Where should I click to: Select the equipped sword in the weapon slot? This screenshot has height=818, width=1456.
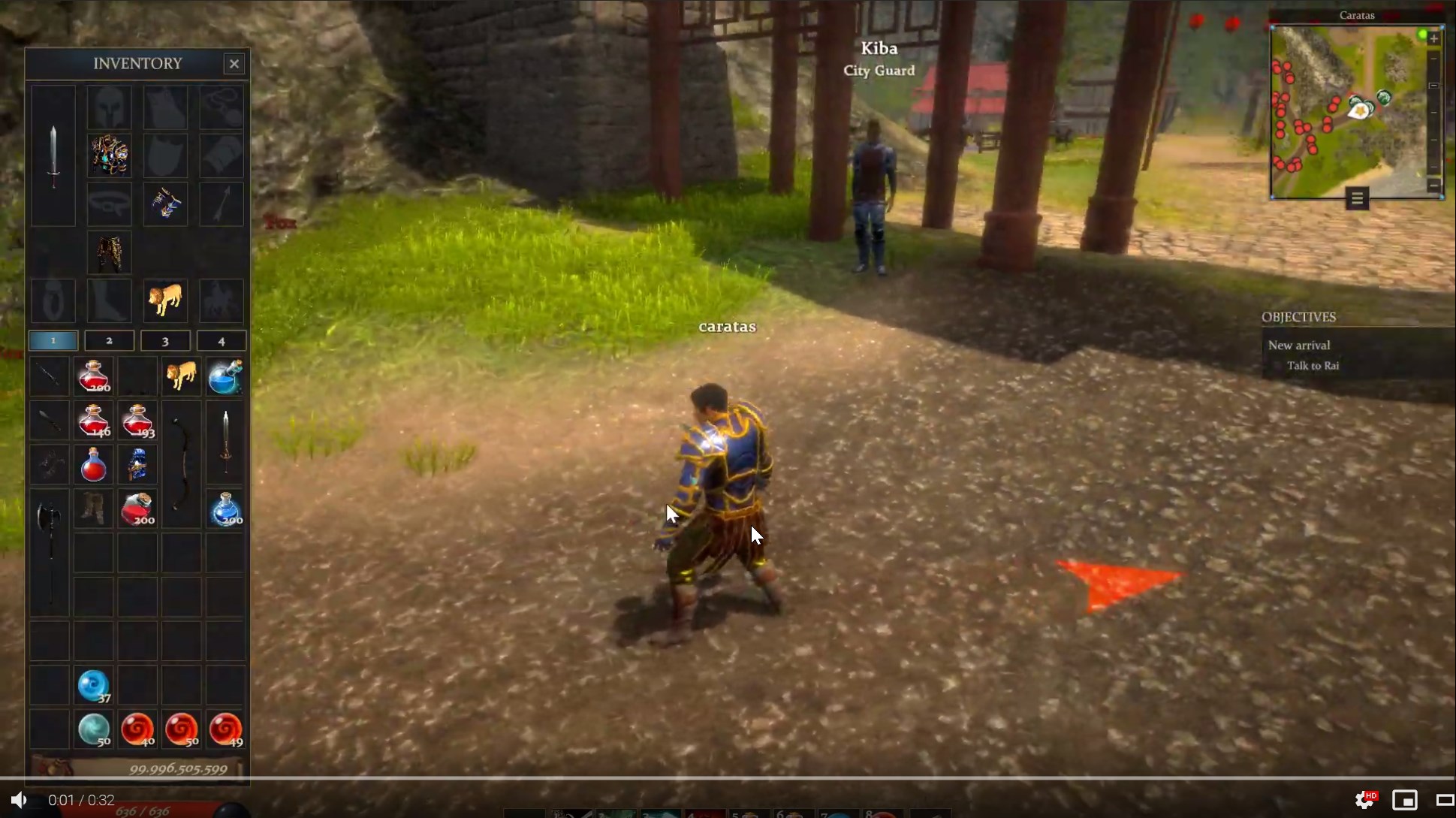[x=52, y=154]
